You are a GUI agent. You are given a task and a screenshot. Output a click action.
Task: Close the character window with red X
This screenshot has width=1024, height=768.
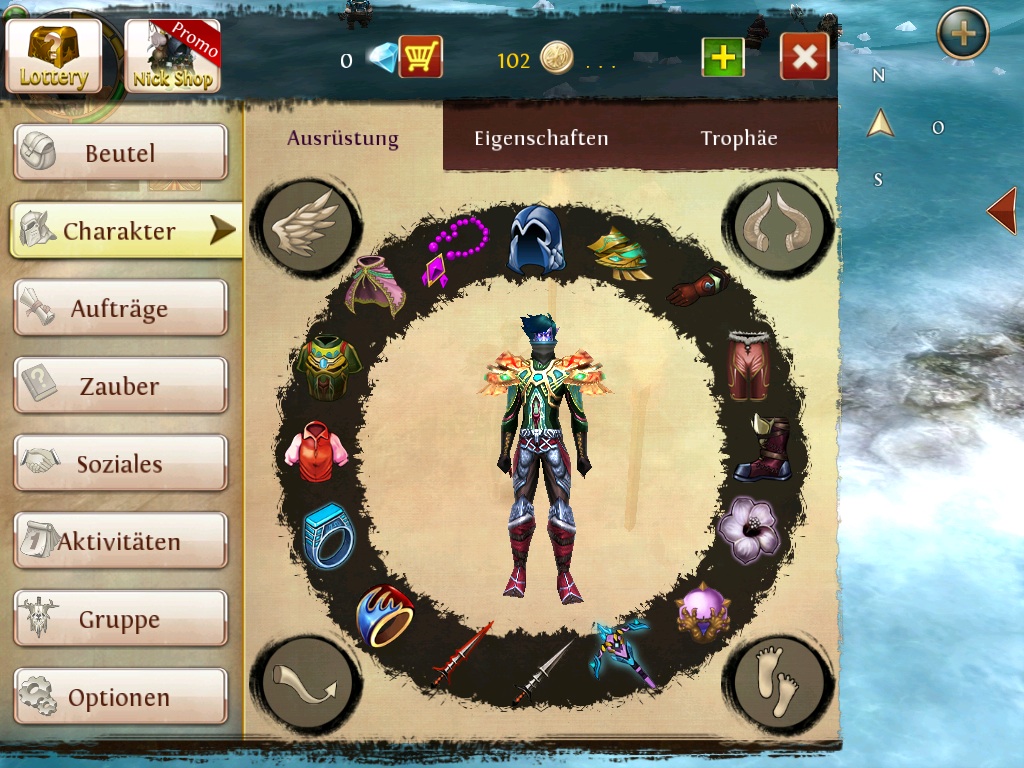tap(804, 58)
